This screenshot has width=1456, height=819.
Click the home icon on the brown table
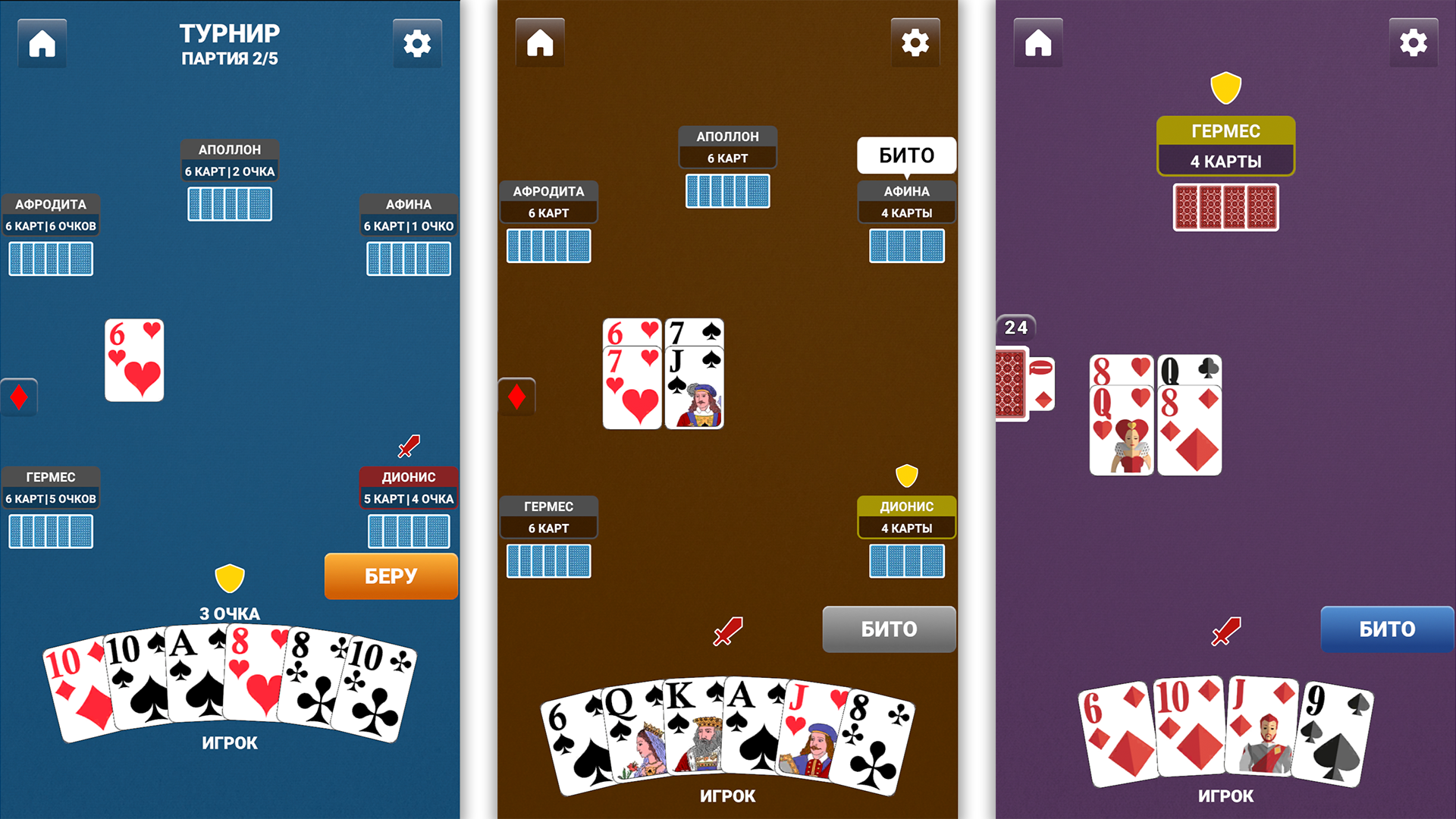540,43
